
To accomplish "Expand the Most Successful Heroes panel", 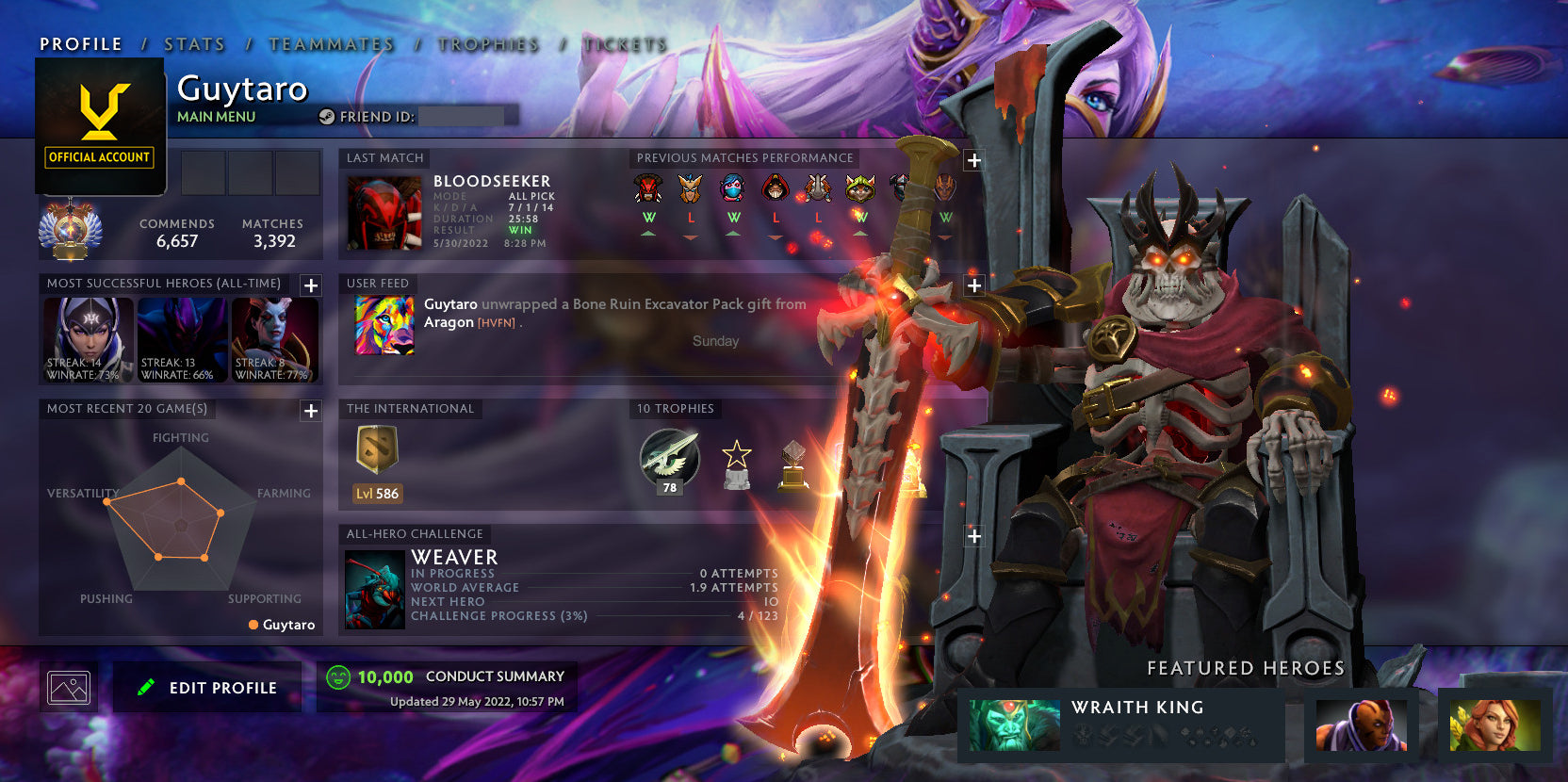I will 310,286.
